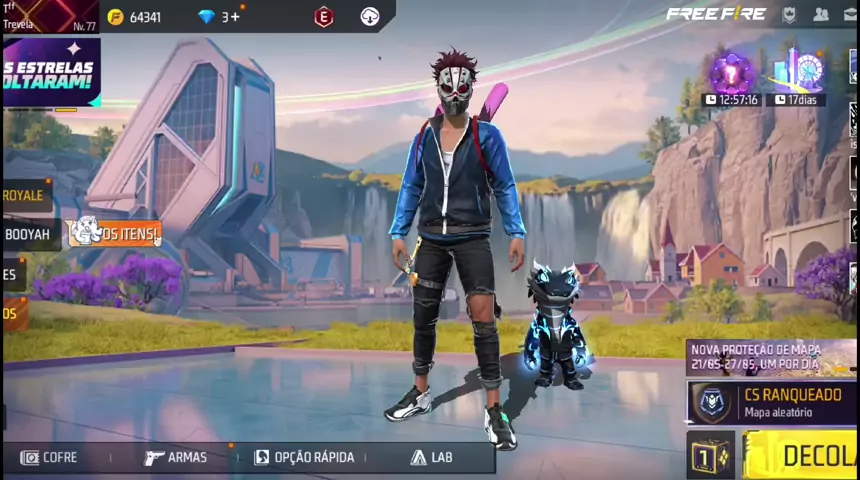860x480 pixels.
Task: Select the Royale entry in the side menu
Action: 24,195
